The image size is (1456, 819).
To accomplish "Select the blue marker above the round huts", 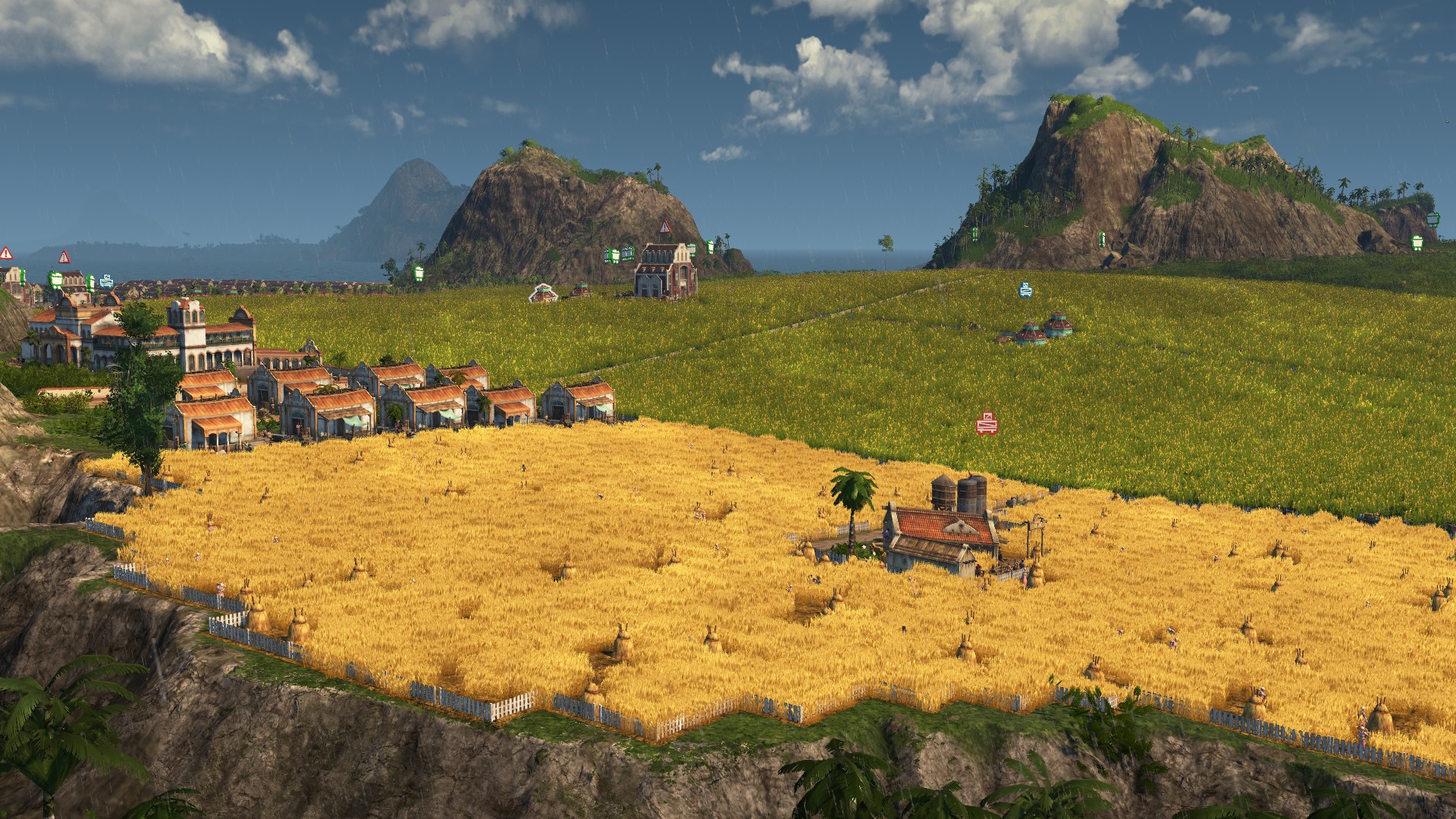I will click(x=1025, y=289).
